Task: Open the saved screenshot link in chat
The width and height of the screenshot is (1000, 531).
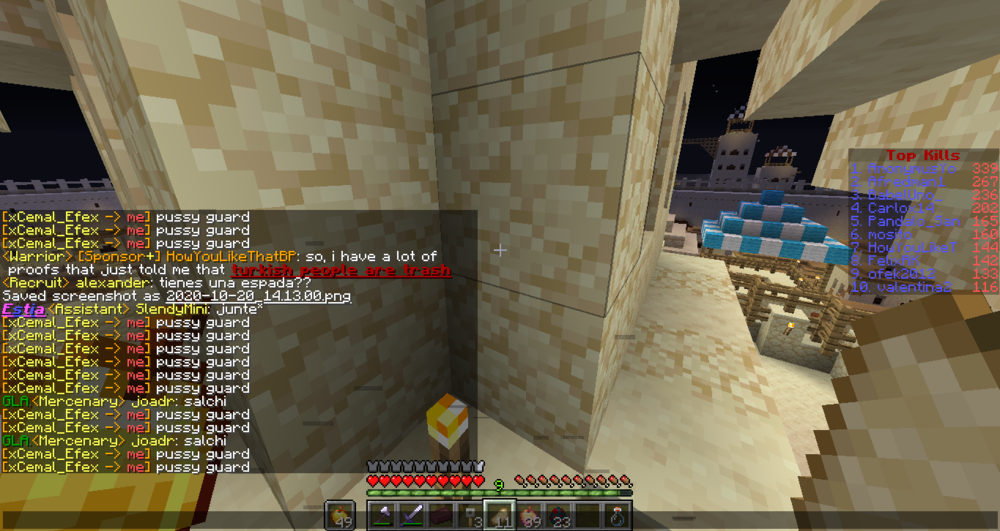Action: (258, 297)
